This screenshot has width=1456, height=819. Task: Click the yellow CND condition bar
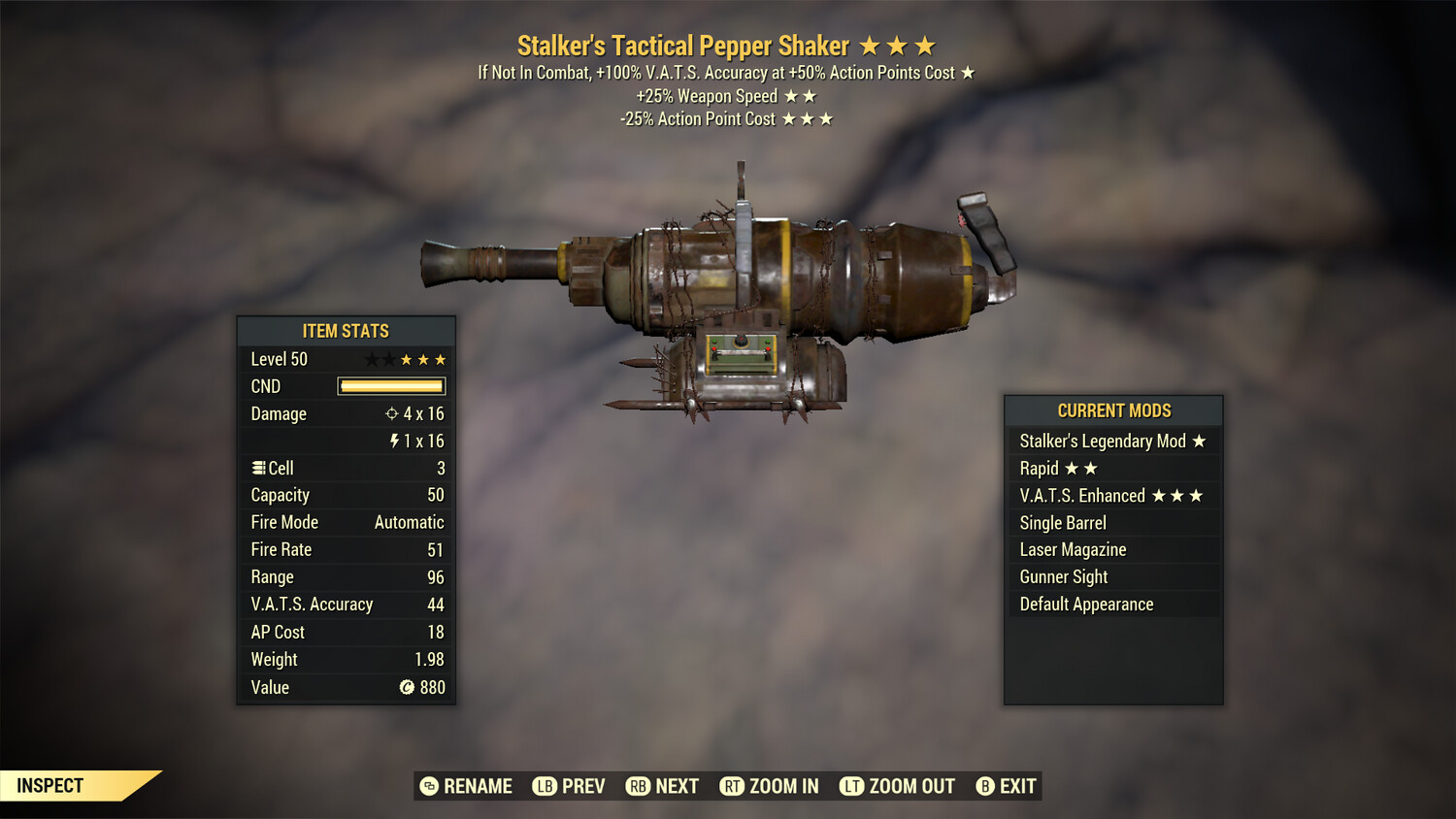pos(391,386)
